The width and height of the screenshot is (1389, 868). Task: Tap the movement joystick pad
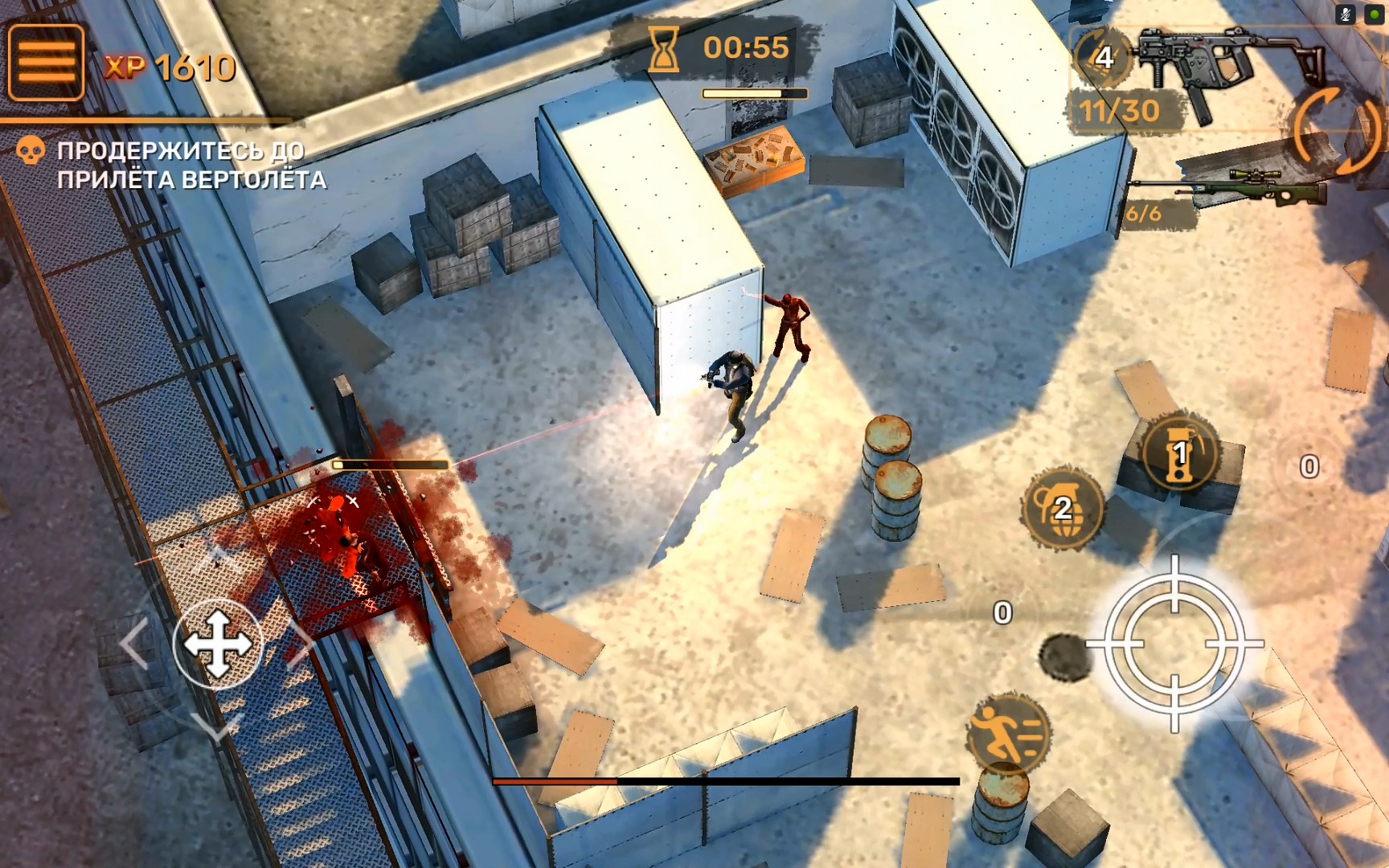(x=217, y=644)
